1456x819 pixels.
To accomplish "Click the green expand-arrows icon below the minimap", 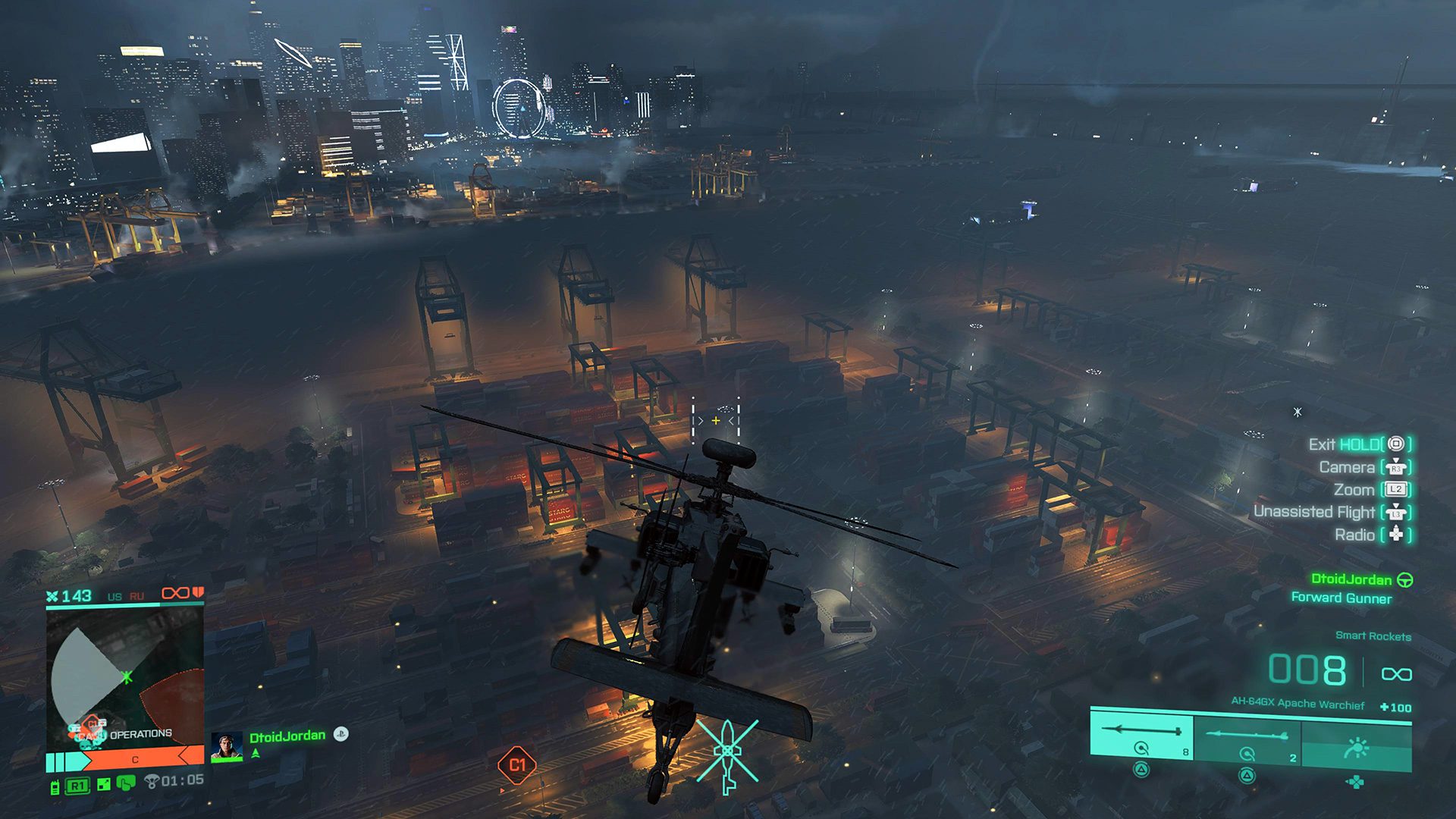I will pyautogui.click(x=104, y=785).
